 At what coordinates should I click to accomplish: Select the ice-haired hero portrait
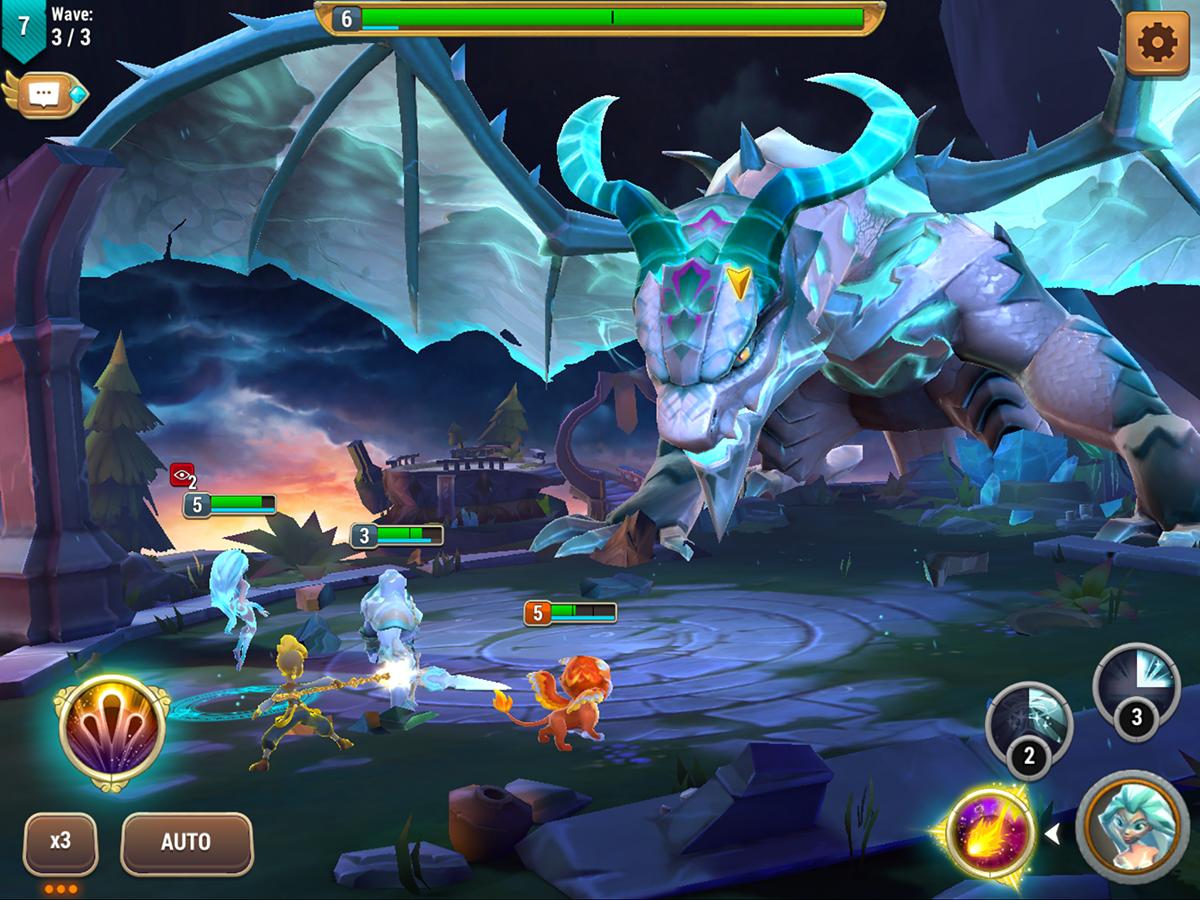coord(1132,826)
